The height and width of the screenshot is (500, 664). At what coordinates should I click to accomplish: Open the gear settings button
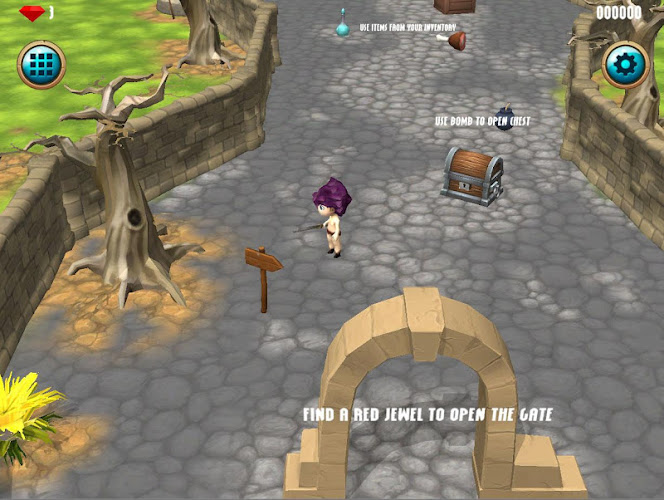pyautogui.click(x=626, y=66)
